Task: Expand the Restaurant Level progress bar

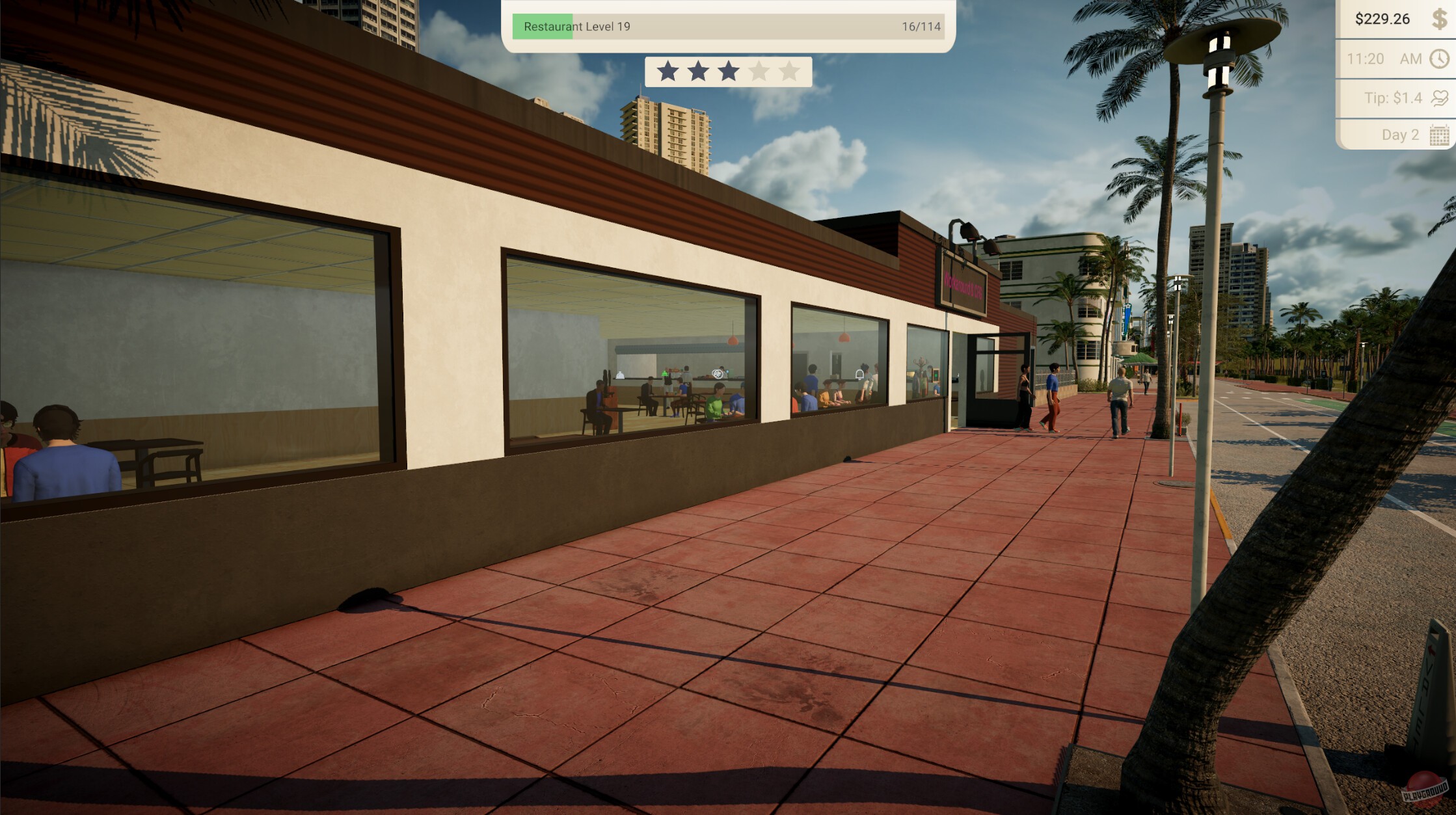Action: (727, 27)
